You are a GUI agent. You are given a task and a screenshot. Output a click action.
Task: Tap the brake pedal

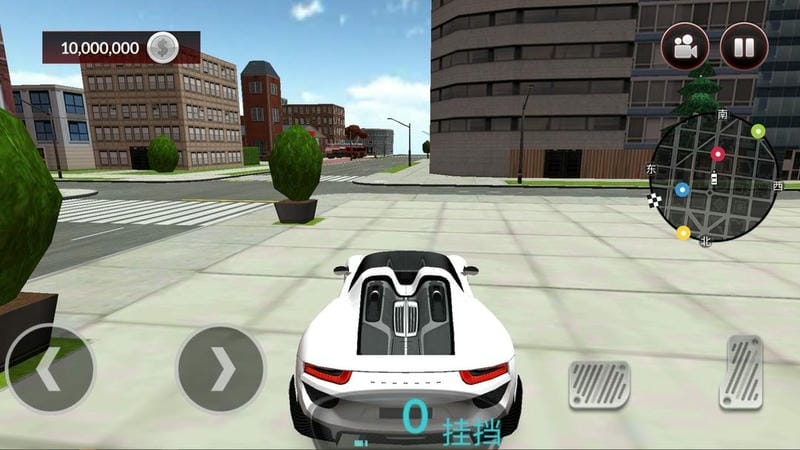click(x=600, y=384)
